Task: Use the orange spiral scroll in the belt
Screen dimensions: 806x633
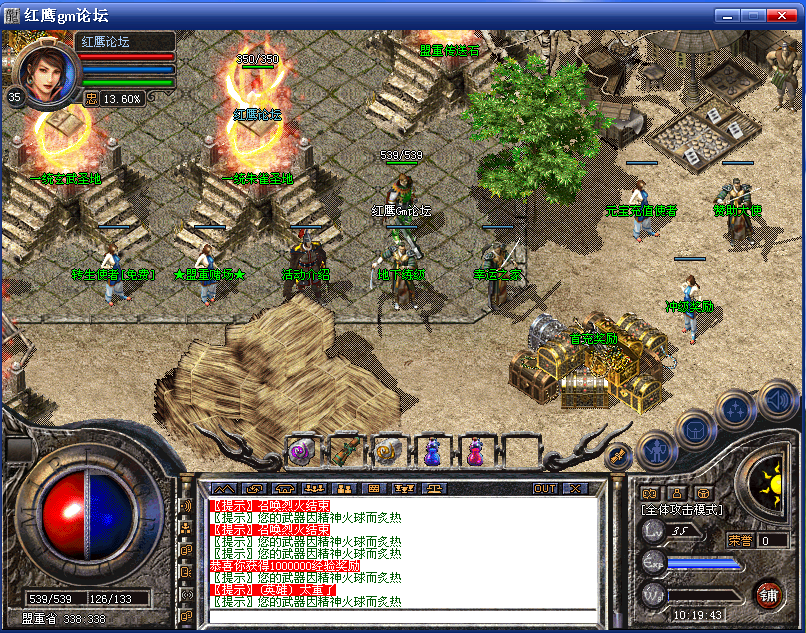Action: [387, 452]
